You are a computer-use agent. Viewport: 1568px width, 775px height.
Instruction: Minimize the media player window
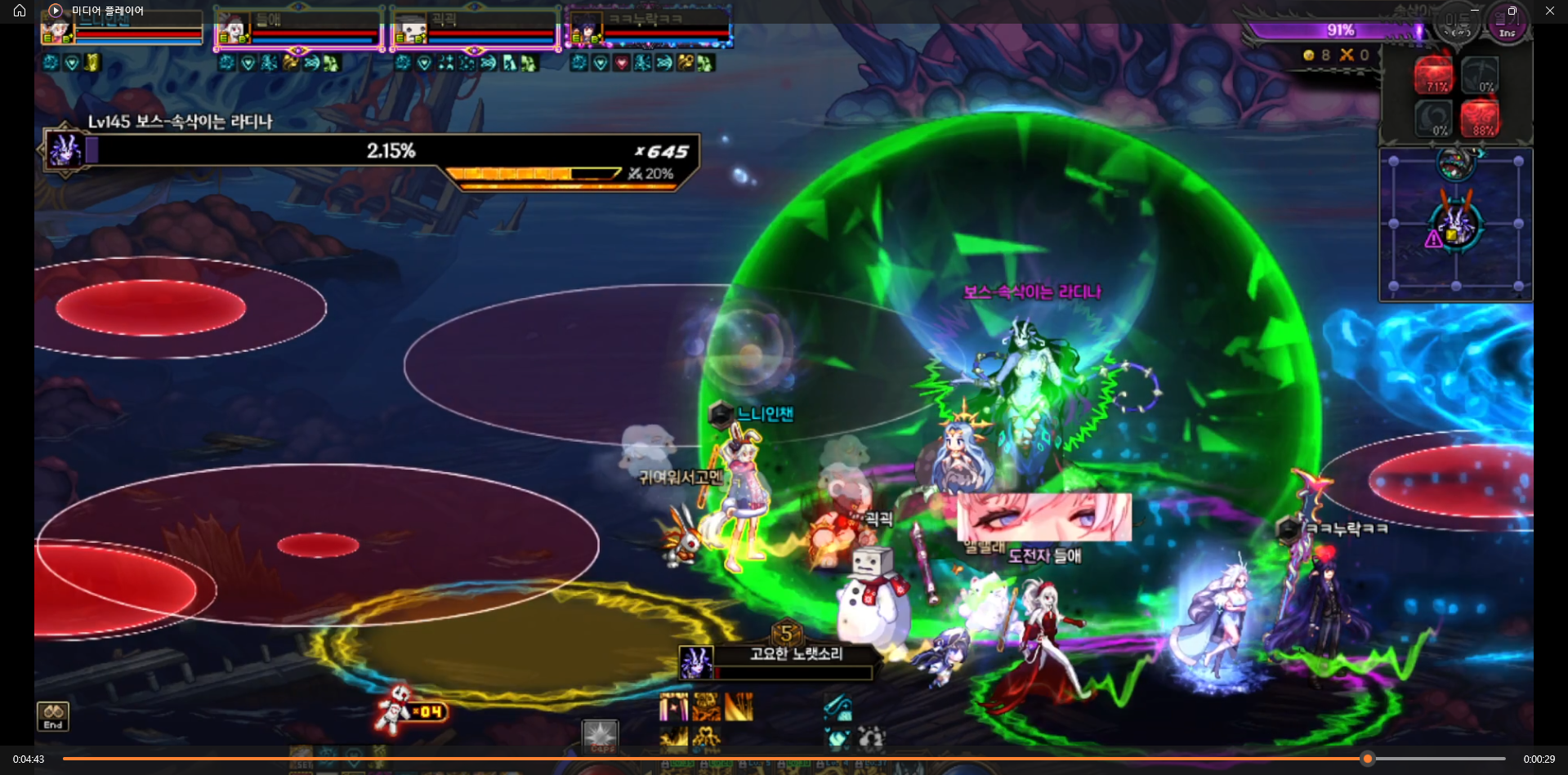(x=1475, y=11)
